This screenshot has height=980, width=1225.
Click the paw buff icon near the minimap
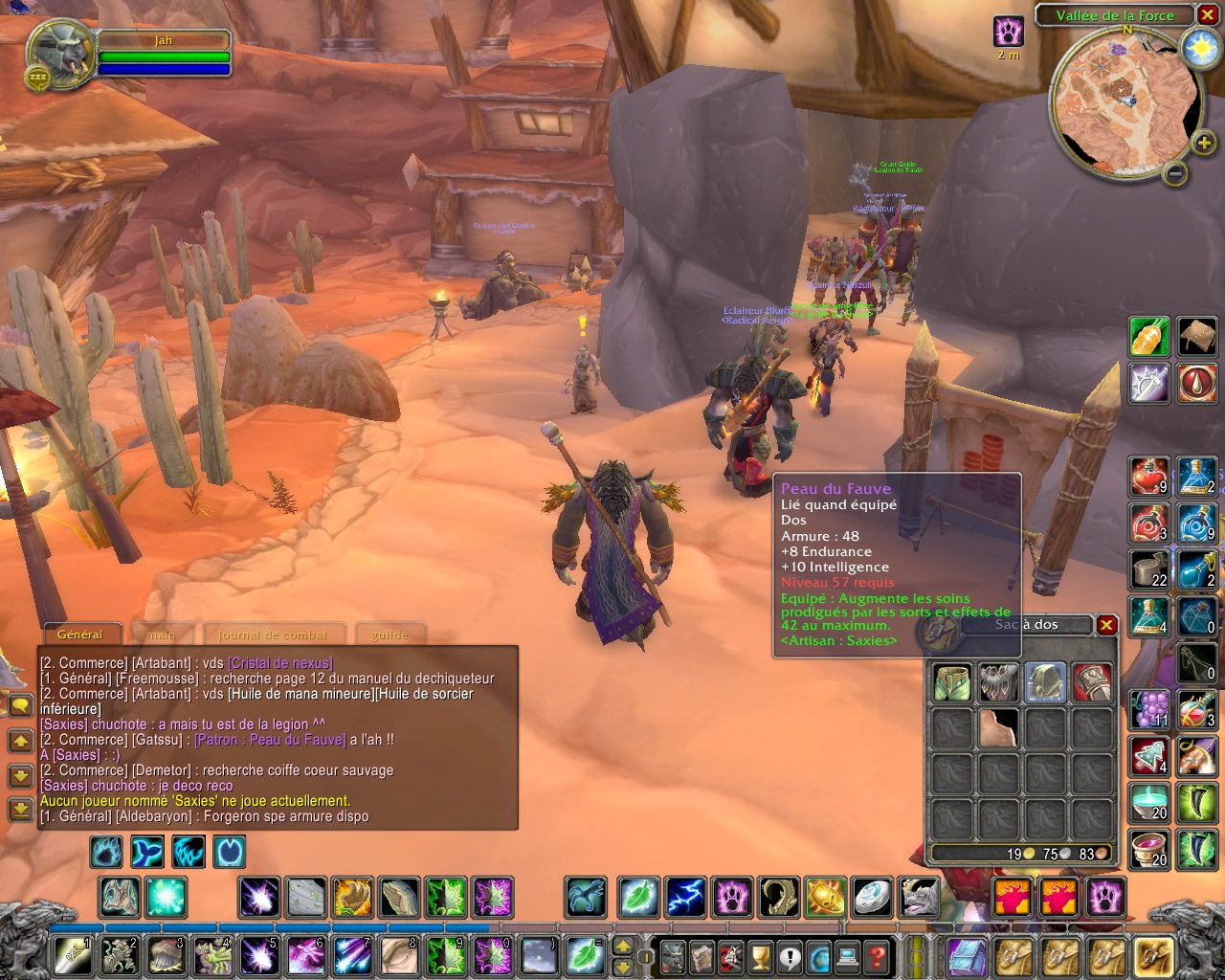(x=1009, y=31)
